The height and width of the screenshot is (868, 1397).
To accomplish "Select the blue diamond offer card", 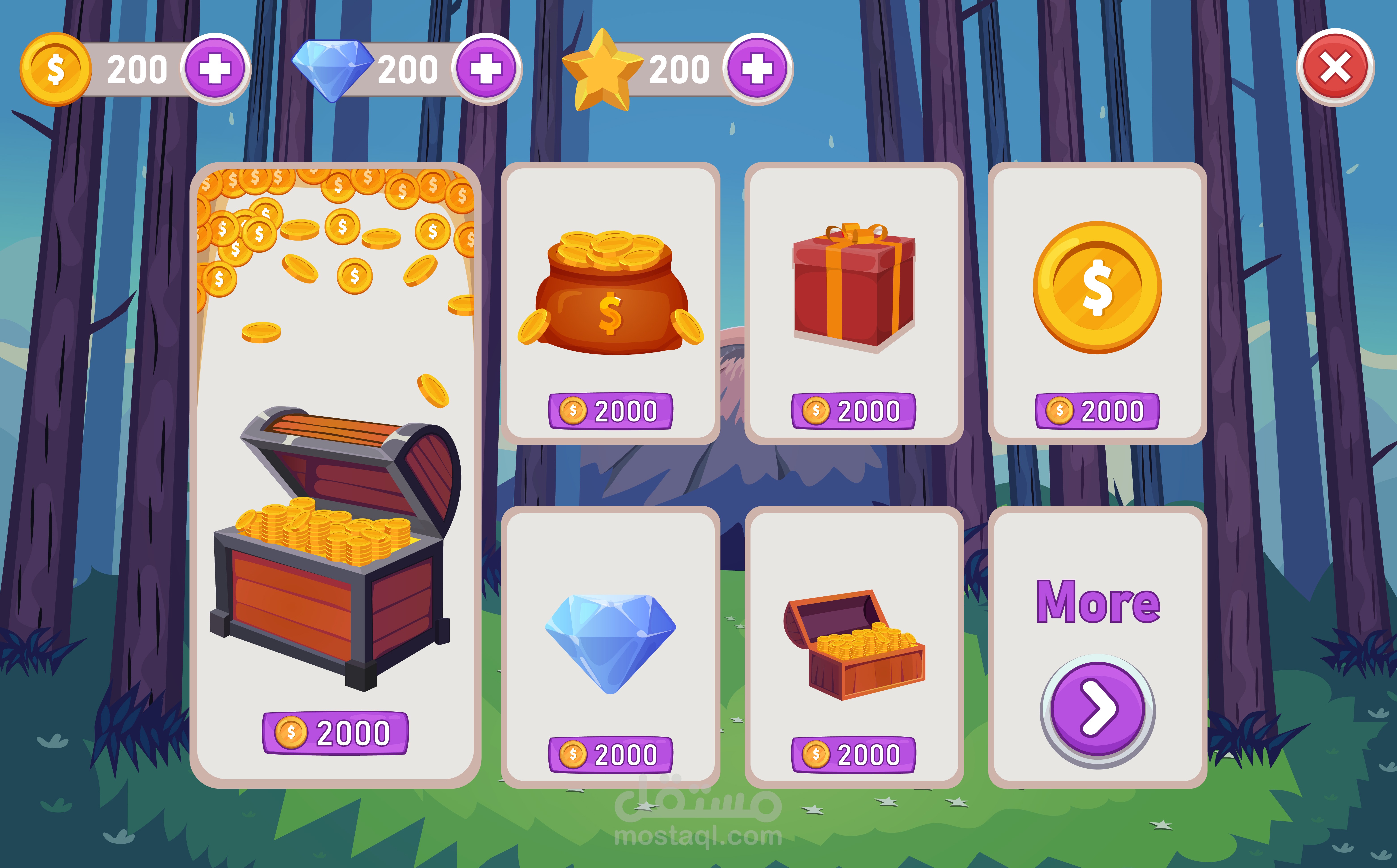I will pos(610,643).
